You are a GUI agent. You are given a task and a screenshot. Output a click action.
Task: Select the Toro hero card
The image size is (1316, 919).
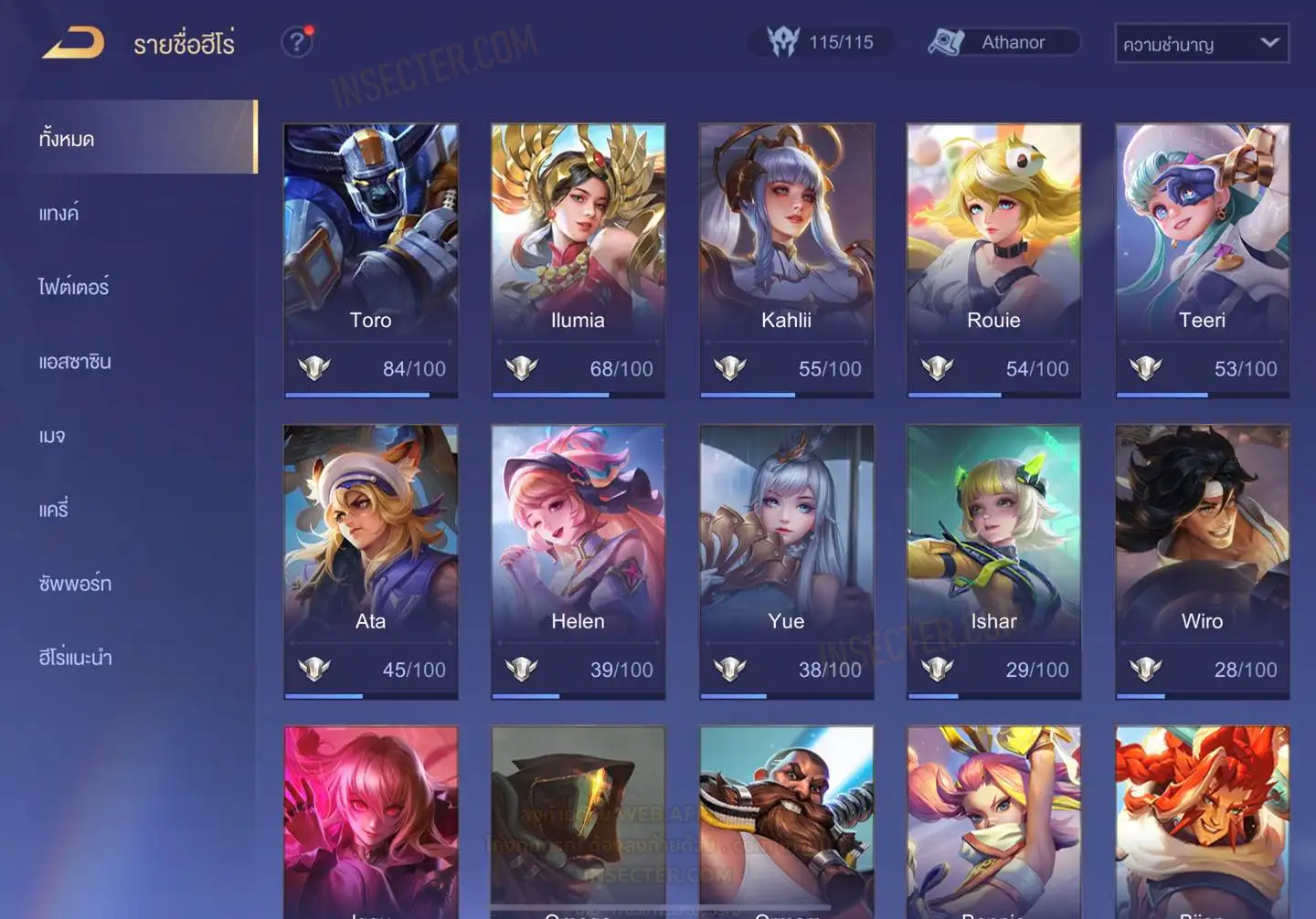(x=370, y=260)
